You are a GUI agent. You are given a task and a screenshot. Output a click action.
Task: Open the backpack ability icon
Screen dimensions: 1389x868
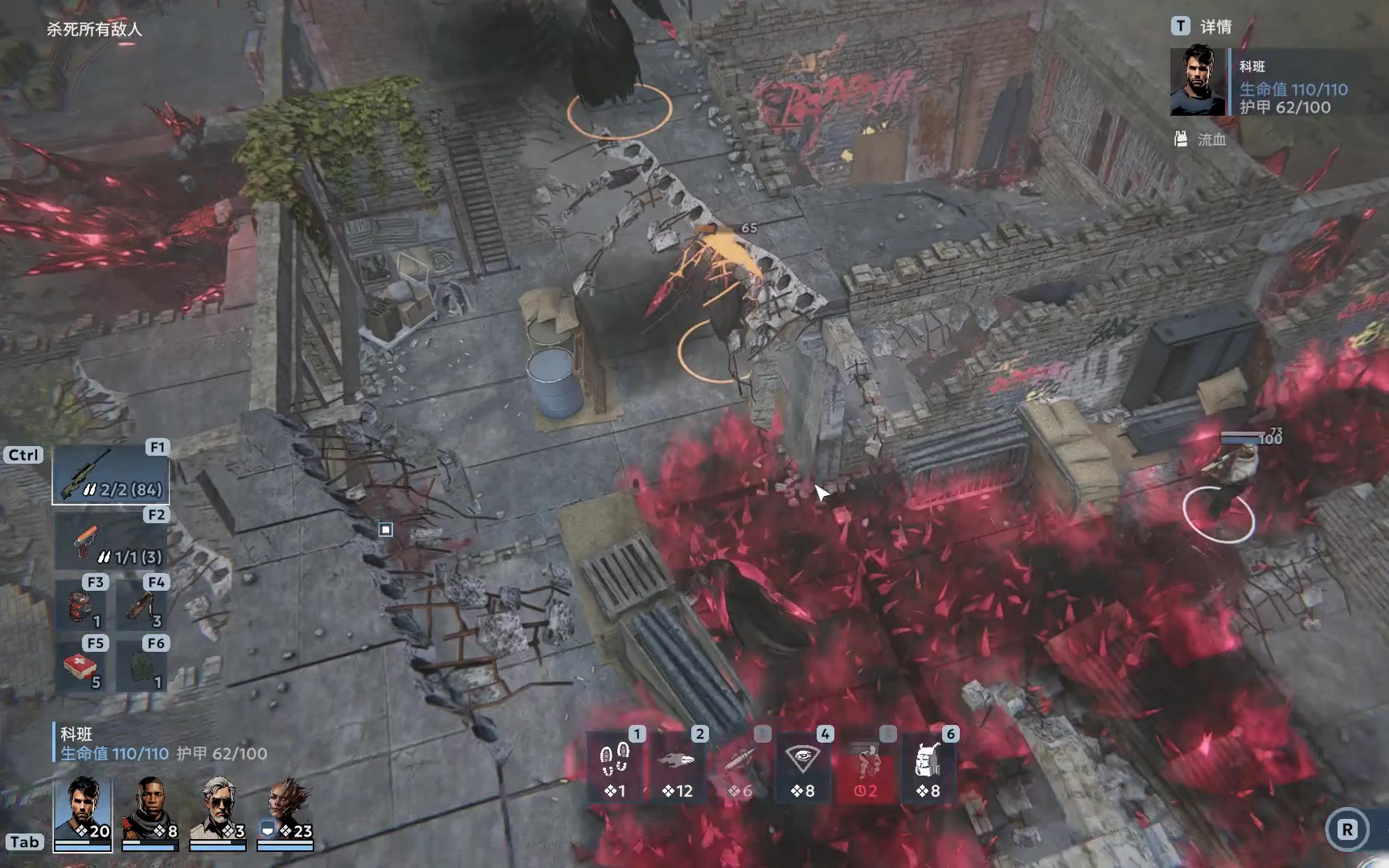(928, 767)
